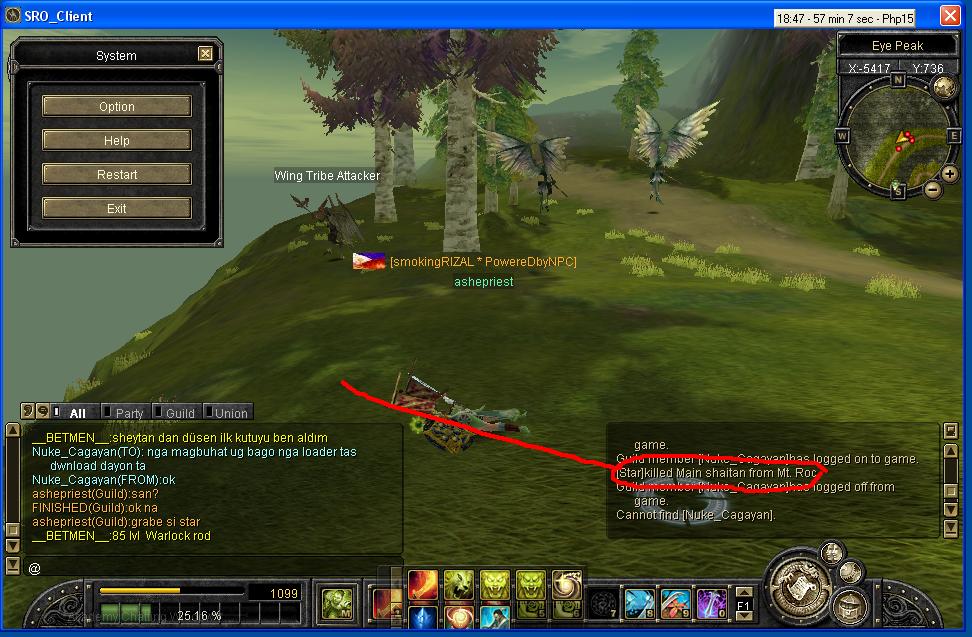The width and height of the screenshot is (972, 637).
Task: Activate the purple magic skill icon
Action: (711, 604)
